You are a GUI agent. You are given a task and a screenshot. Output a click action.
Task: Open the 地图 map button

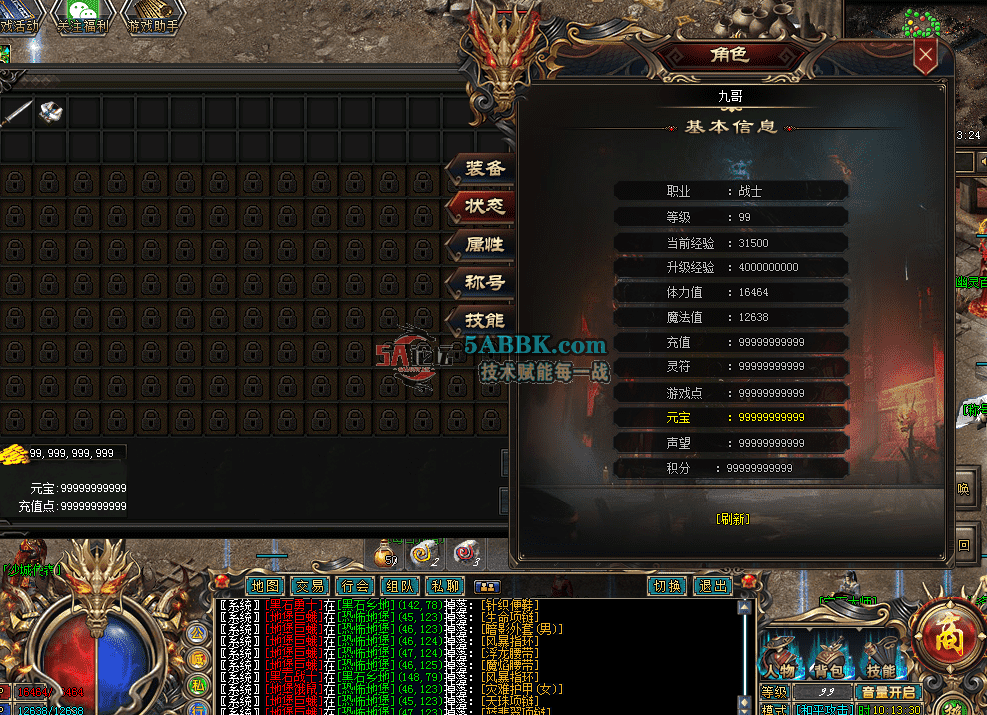[266, 586]
